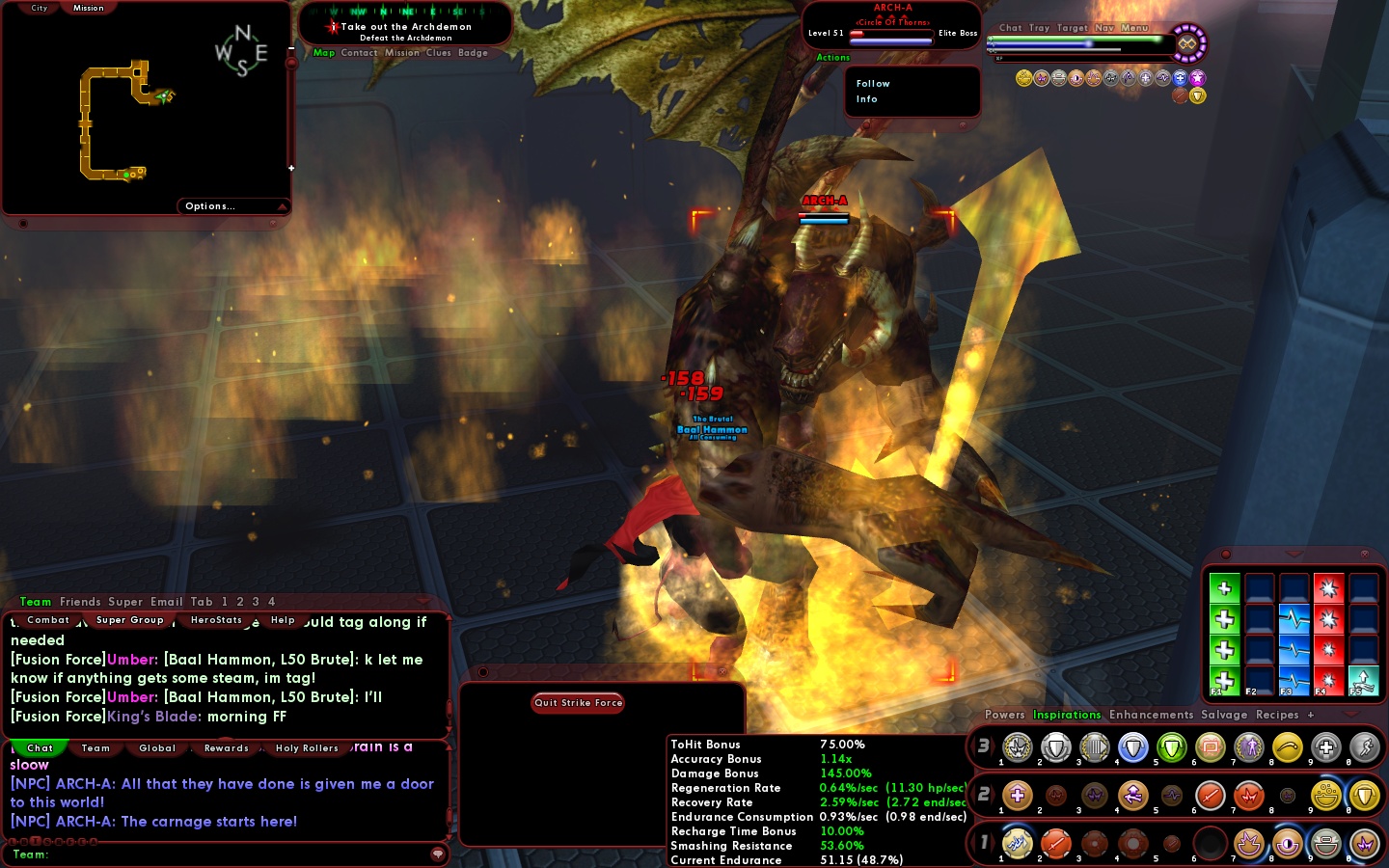Screen dimensions: 1389x868
Task: Switch to the Combat chat tab
Action: coord(48,620)
